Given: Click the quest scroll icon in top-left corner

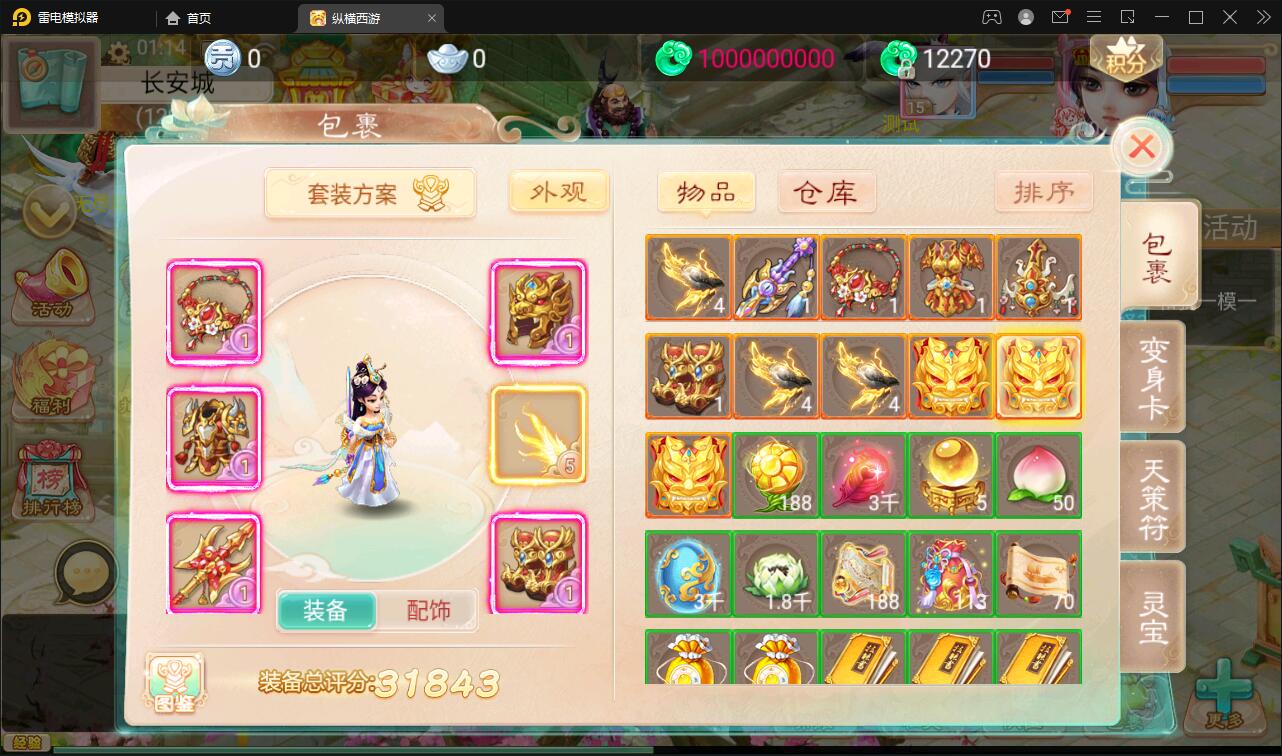Looking at the screenshot, I should [x=50, y=84].
